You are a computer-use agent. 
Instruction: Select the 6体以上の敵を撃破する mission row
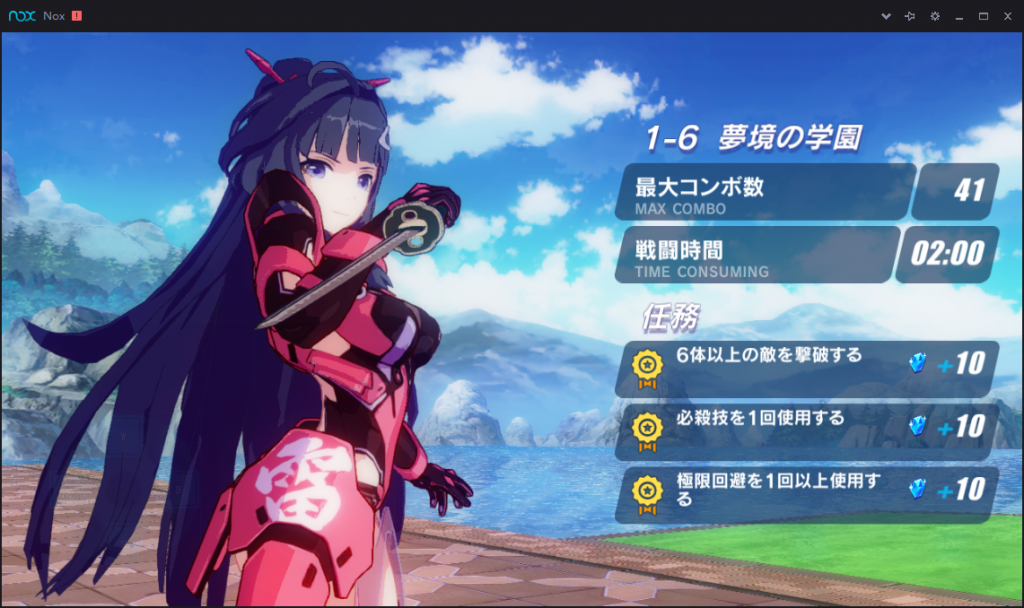click(x=806, y=367)
